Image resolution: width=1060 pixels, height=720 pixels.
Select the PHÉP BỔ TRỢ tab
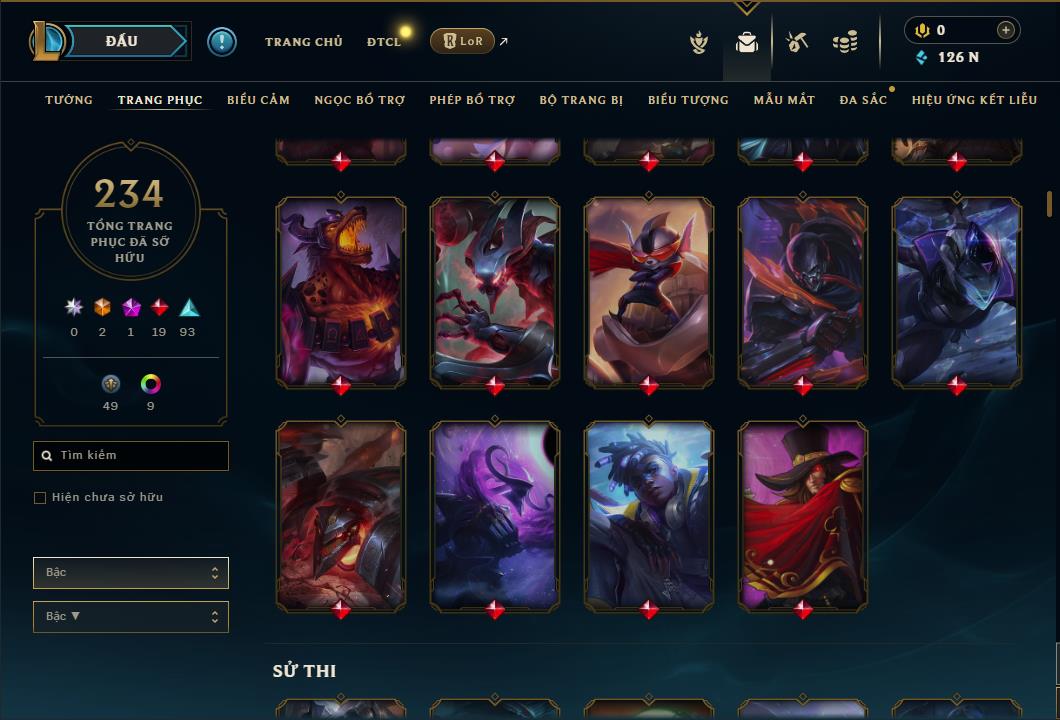[472, 100]
